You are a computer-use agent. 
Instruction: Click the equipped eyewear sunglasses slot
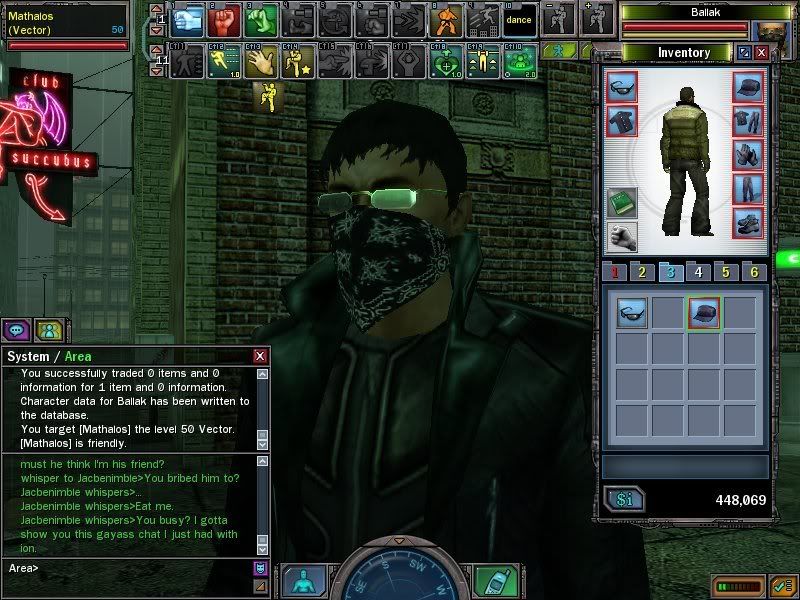(621, 88)
